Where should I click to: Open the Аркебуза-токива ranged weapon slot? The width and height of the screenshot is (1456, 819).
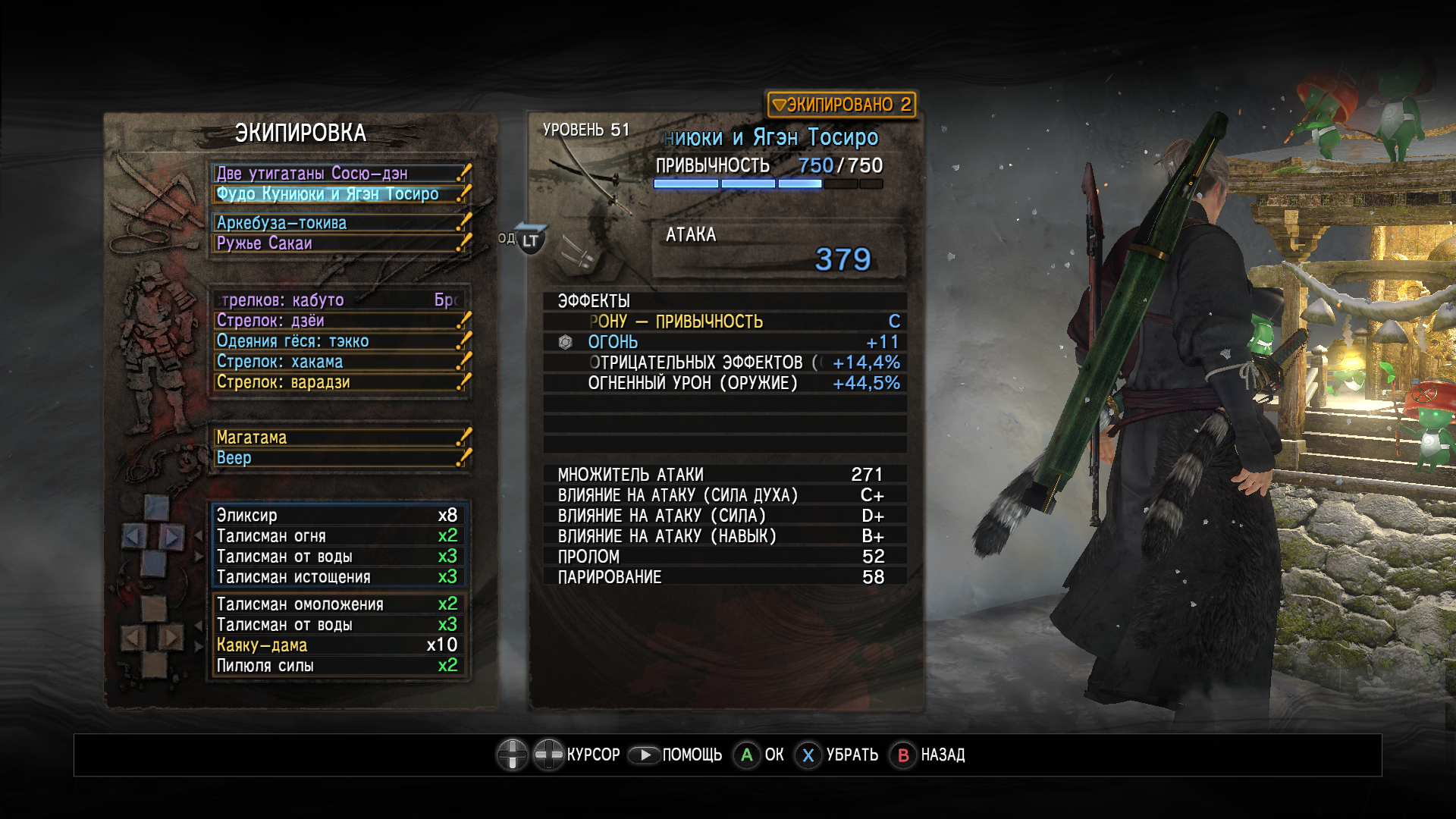coord(339,223)
